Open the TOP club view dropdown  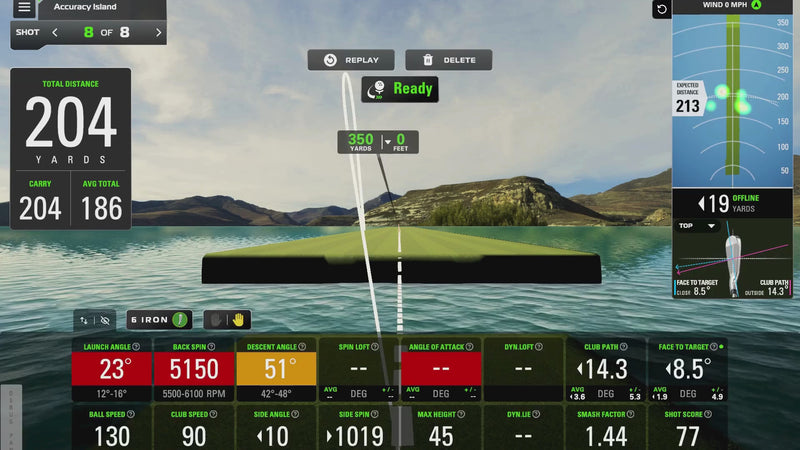[x=700, y=226]
